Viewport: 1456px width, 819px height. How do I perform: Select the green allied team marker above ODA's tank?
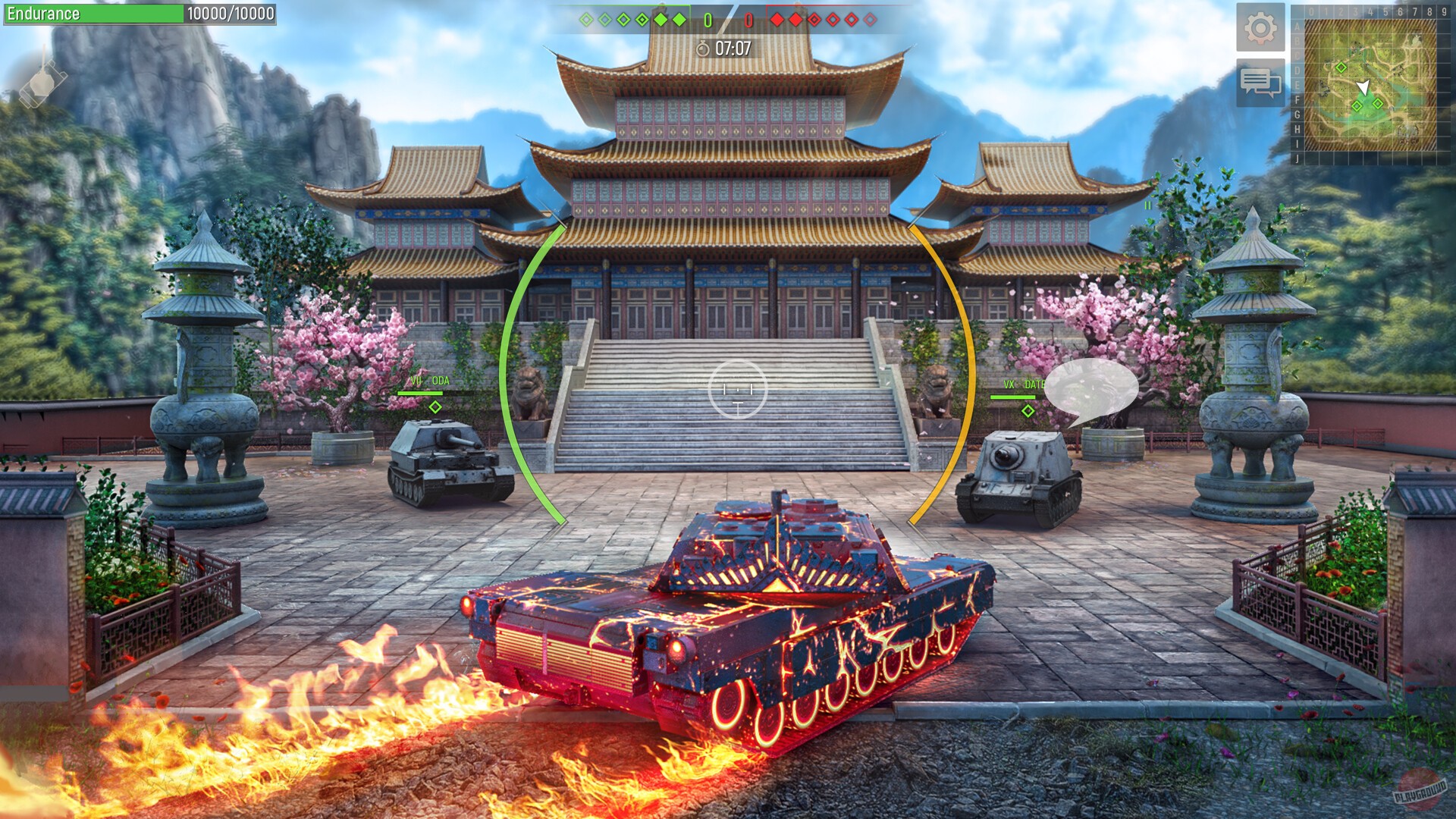click(434, 407)
